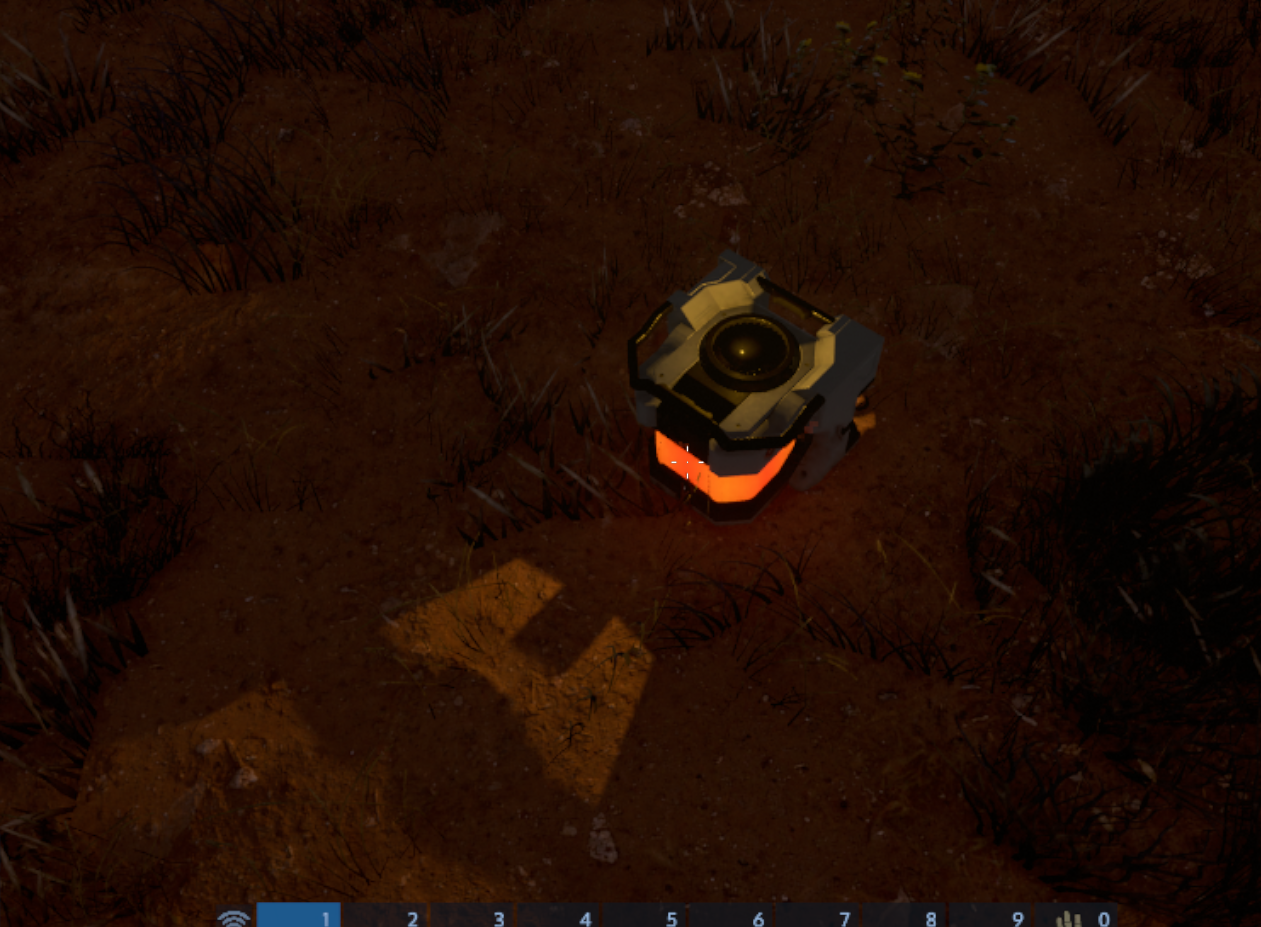Click the signal waves icon beside hotbar
Screen dimensions: 1261x927
coord(234,918)
